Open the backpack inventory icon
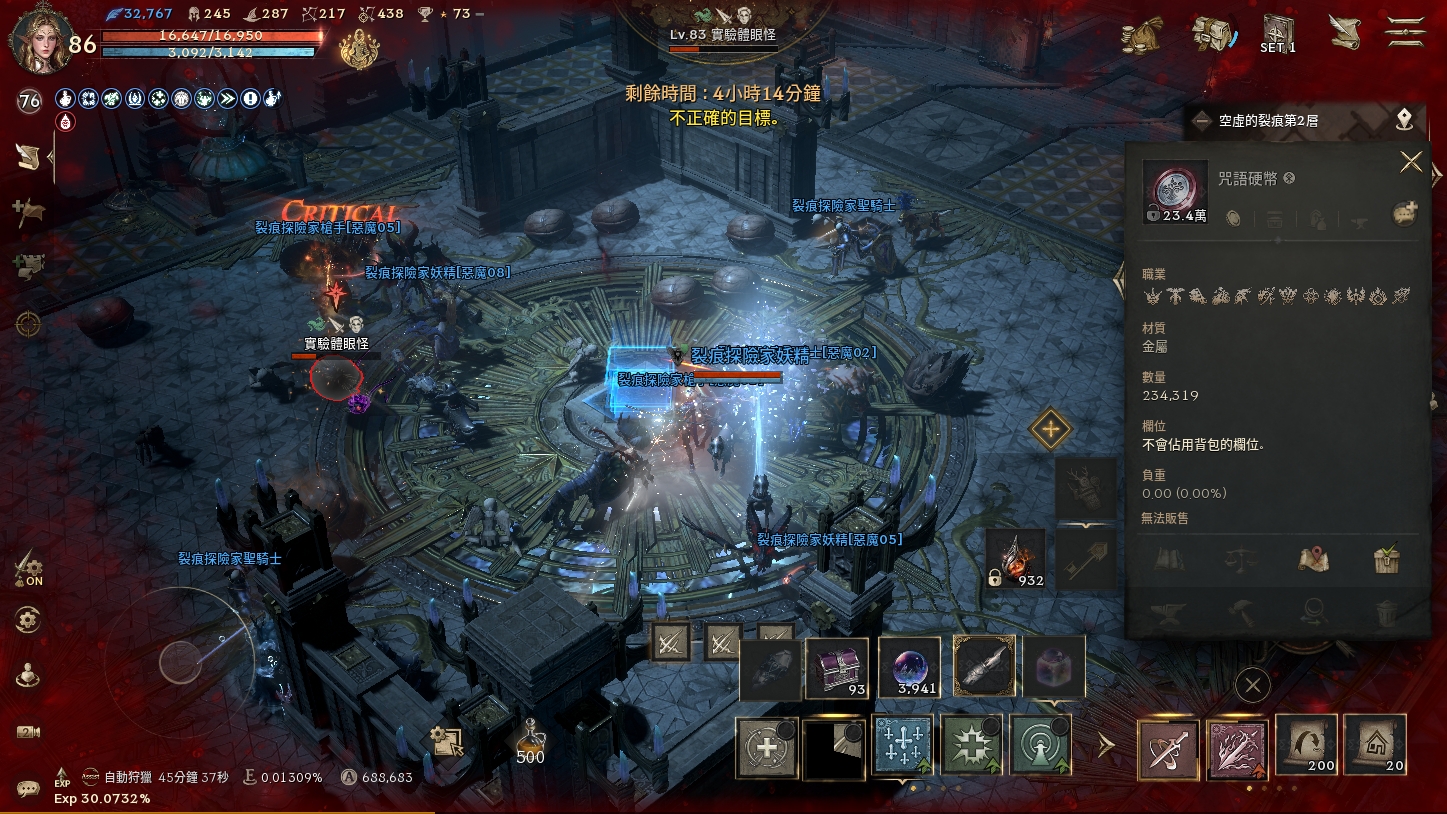The height and width of the screenshot is (814, 1447). (x=1213, y=34)
